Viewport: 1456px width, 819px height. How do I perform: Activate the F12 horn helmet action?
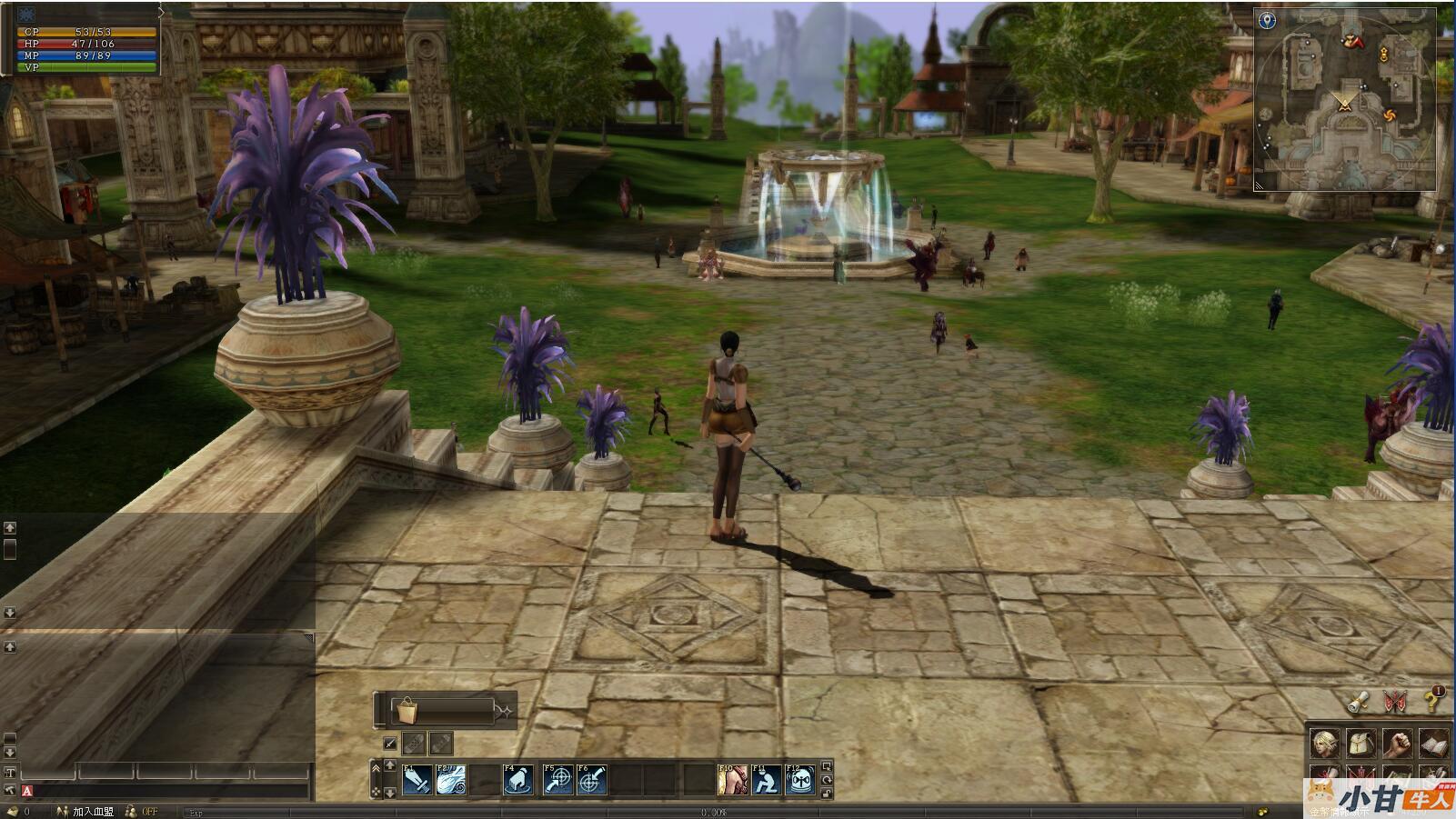(800, 780)
